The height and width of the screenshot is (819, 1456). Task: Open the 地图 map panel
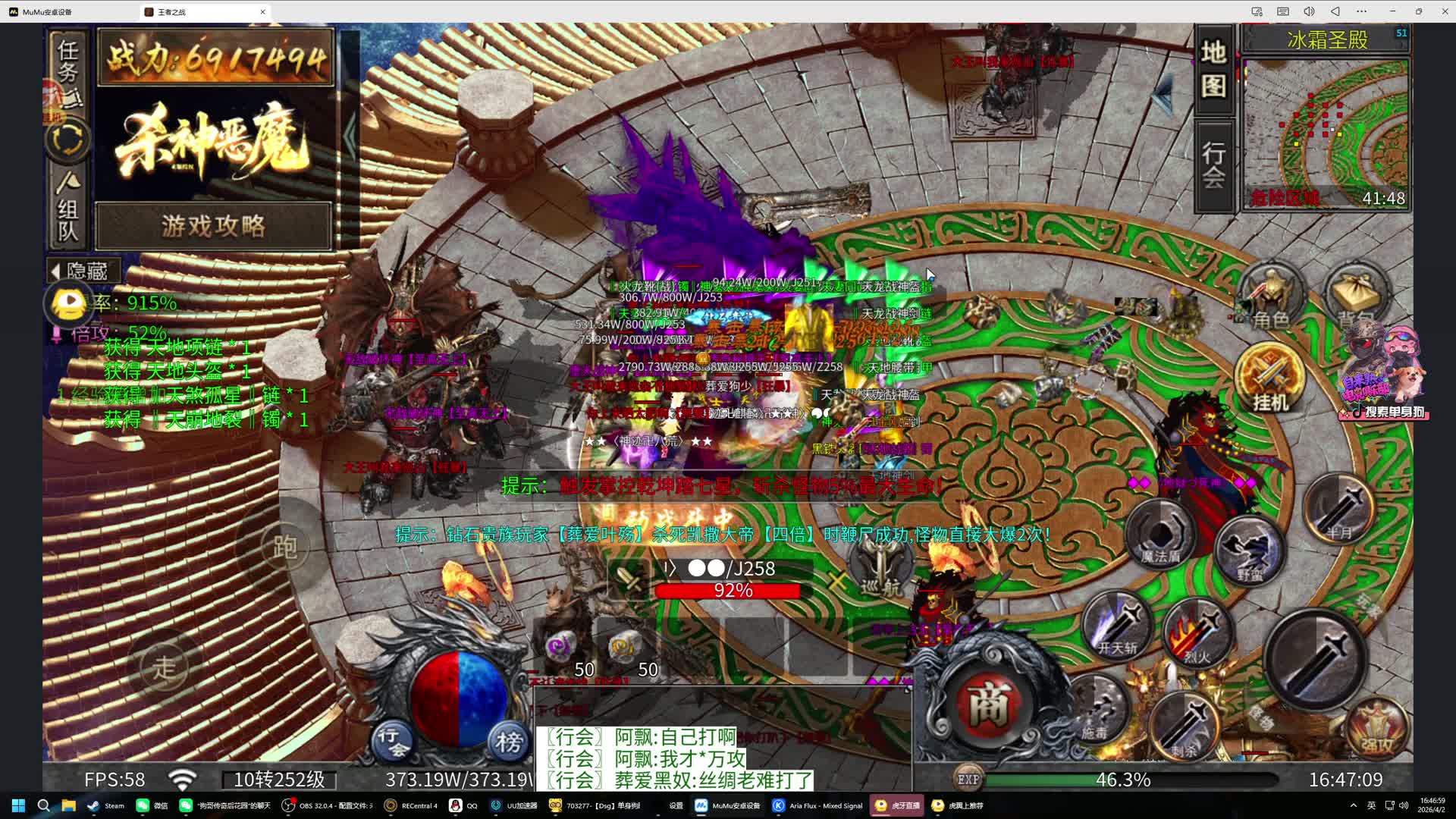click(x=1213, y=69)
